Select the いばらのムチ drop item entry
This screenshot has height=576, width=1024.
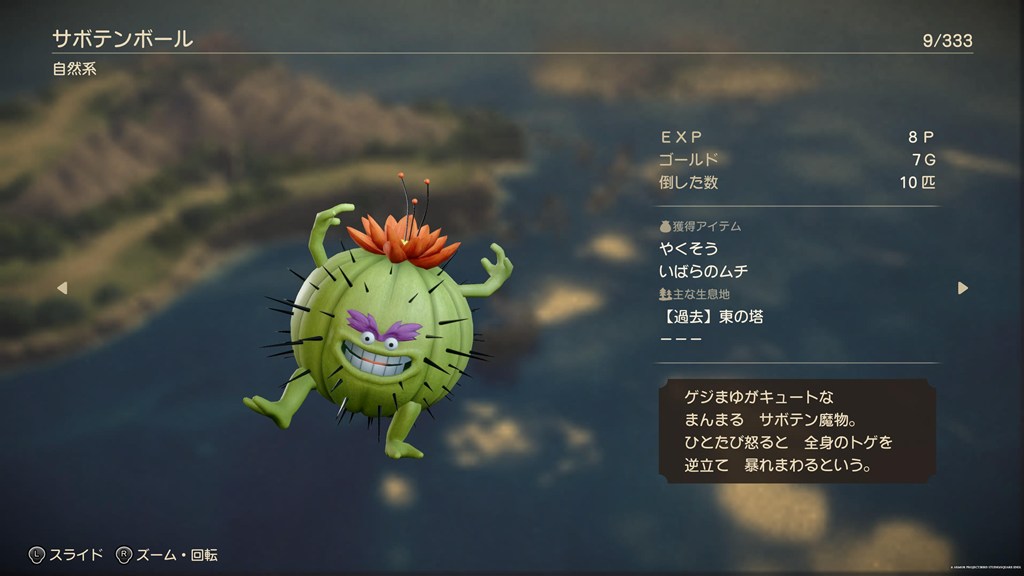click(x=704, y=271)
